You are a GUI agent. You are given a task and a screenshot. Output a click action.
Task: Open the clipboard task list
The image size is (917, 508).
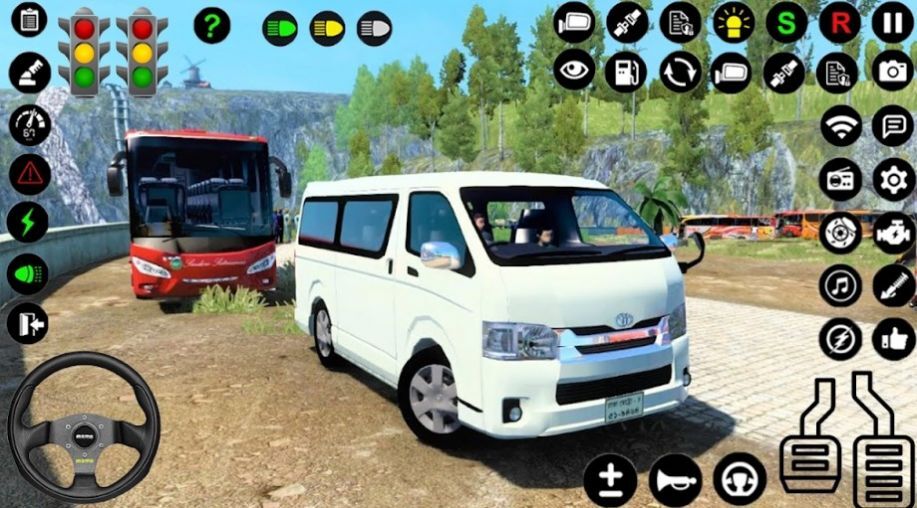[29, 19]
